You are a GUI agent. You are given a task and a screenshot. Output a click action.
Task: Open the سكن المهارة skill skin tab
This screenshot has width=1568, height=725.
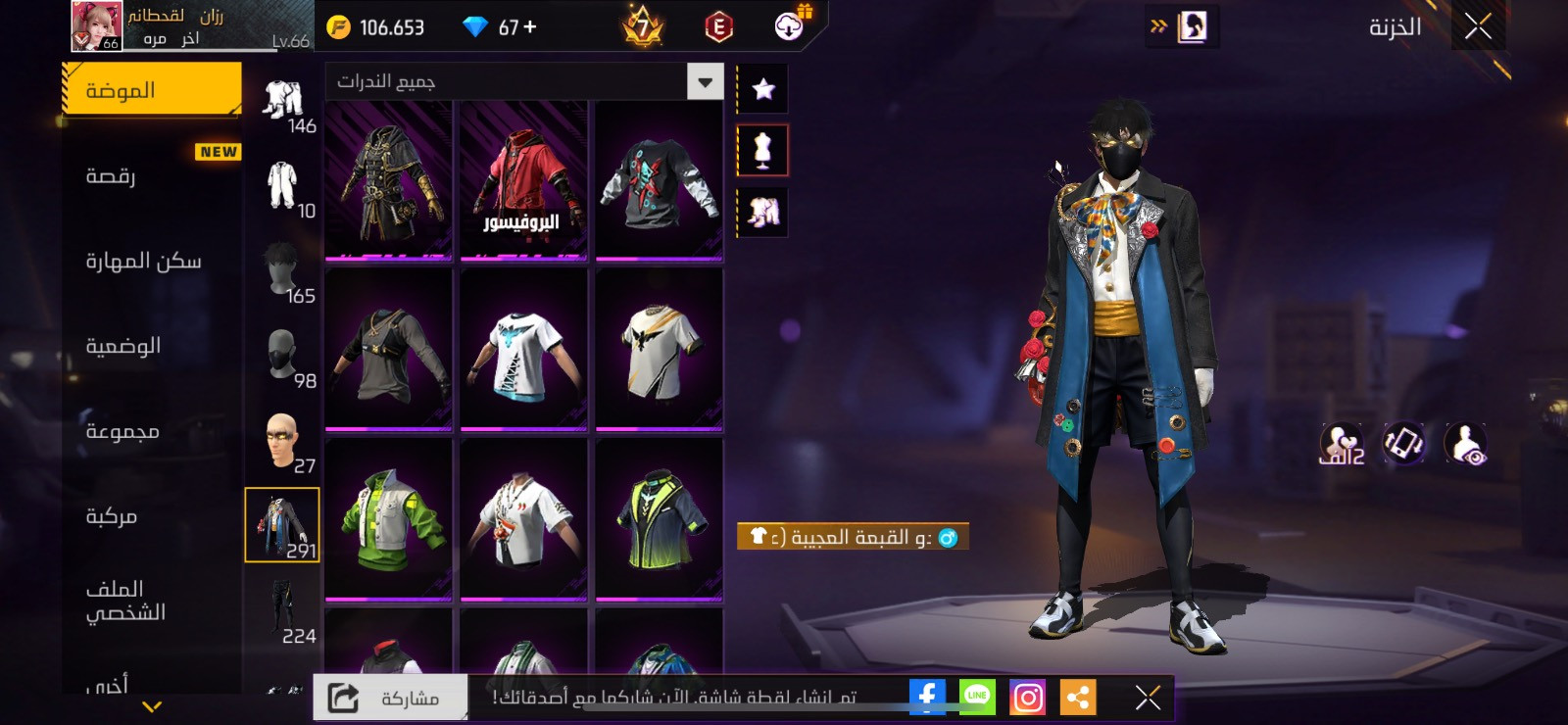tap(151, 261)
